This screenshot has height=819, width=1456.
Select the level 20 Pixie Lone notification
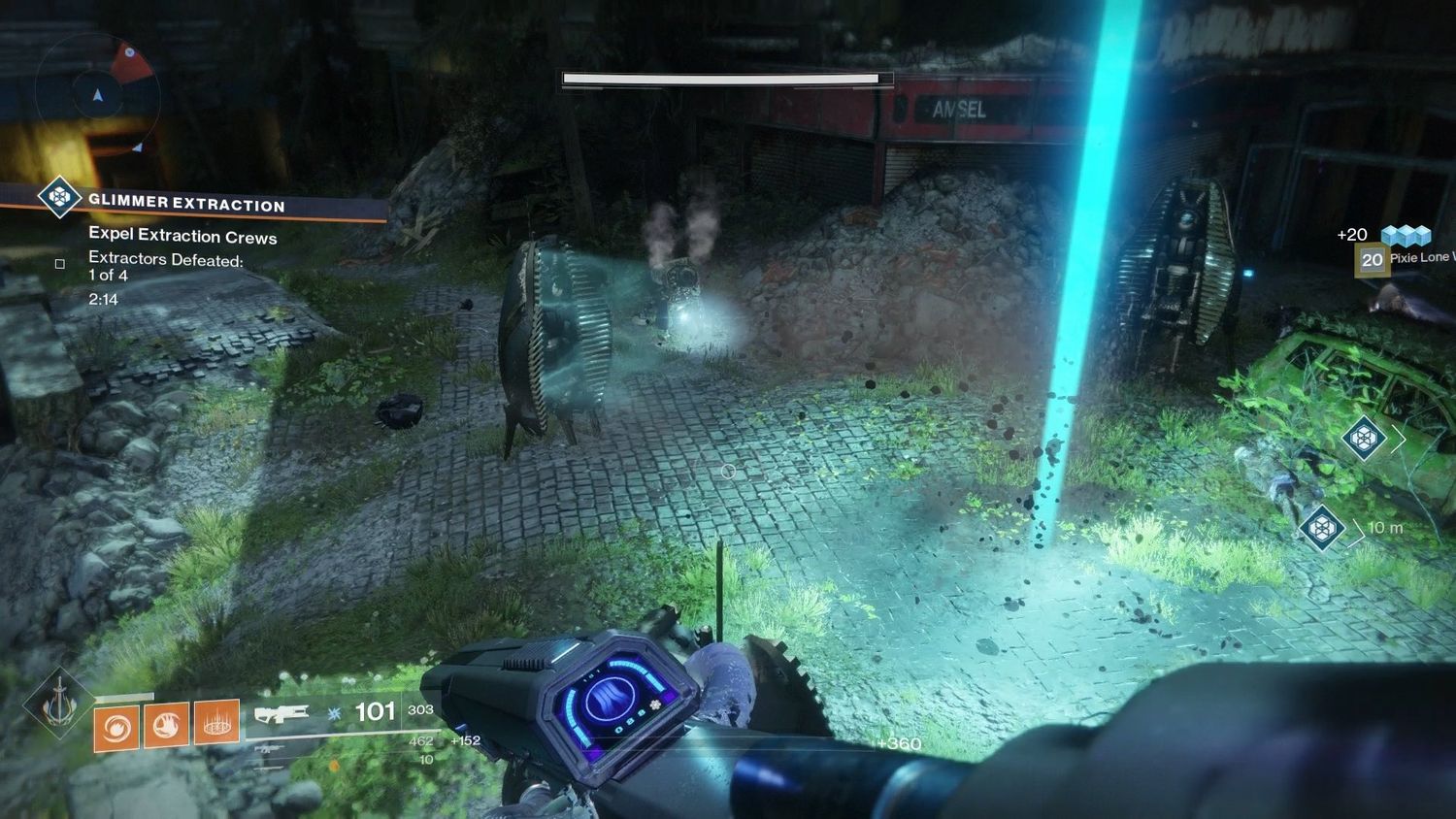1372,259
